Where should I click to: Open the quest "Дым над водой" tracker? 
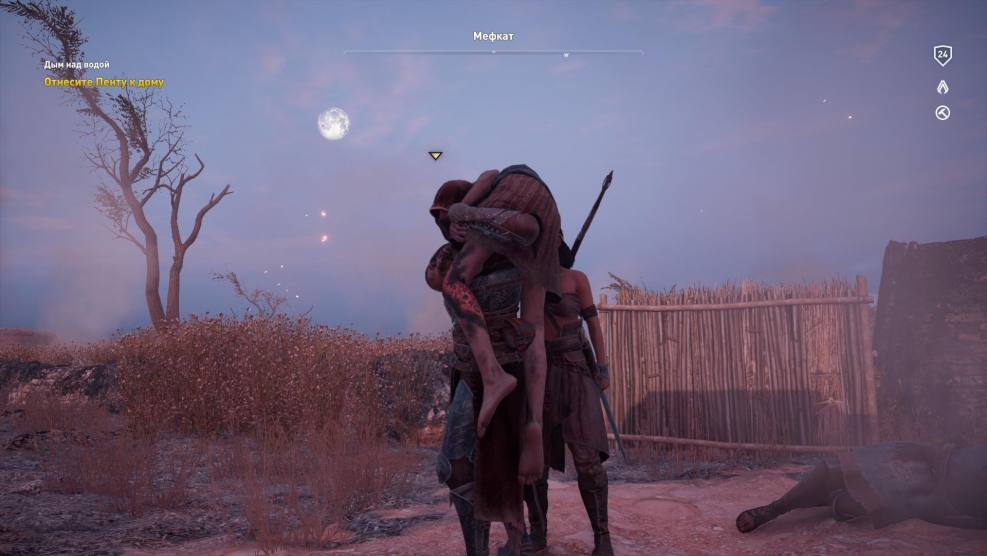pos(77,65)
